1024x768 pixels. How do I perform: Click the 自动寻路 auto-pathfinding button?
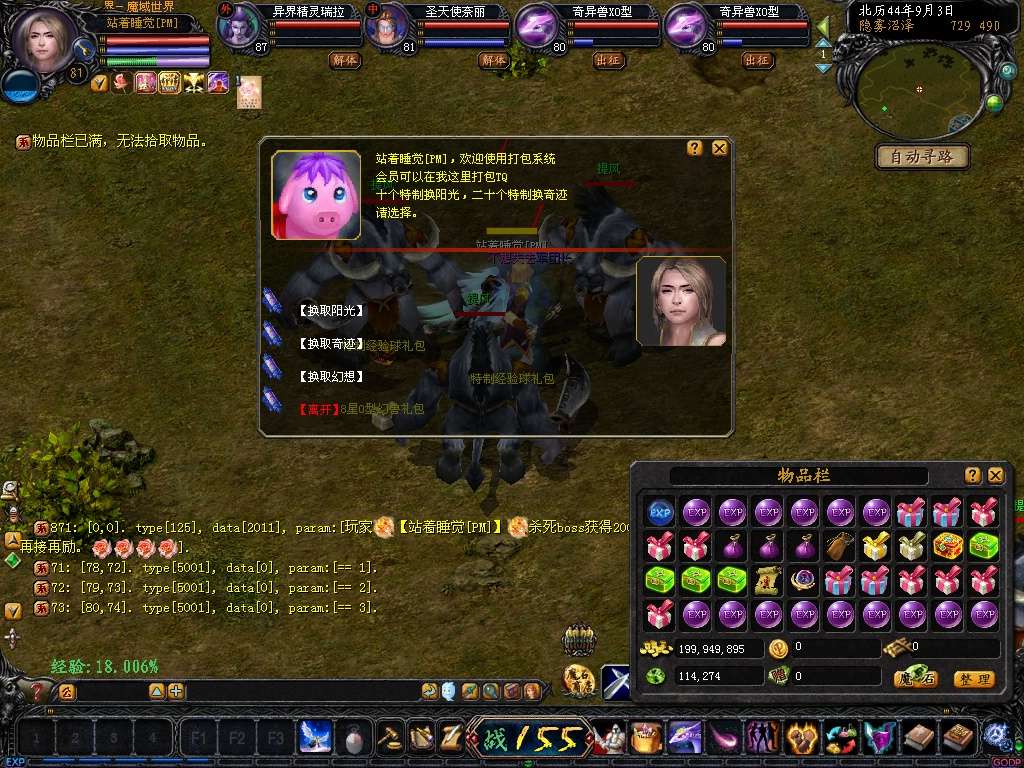[x=922, y=157]
